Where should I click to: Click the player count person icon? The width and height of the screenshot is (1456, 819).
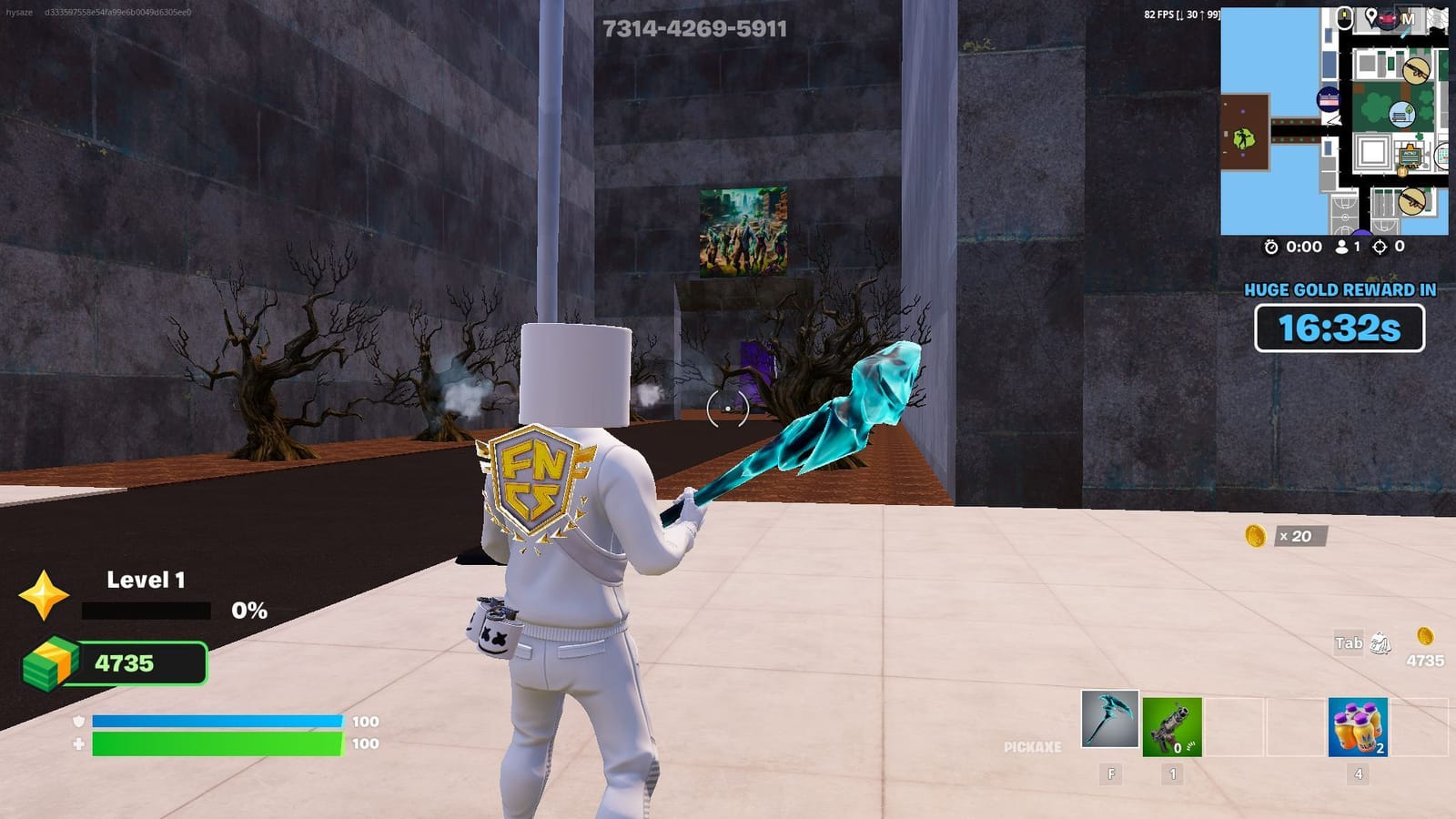click(1342, 247)
